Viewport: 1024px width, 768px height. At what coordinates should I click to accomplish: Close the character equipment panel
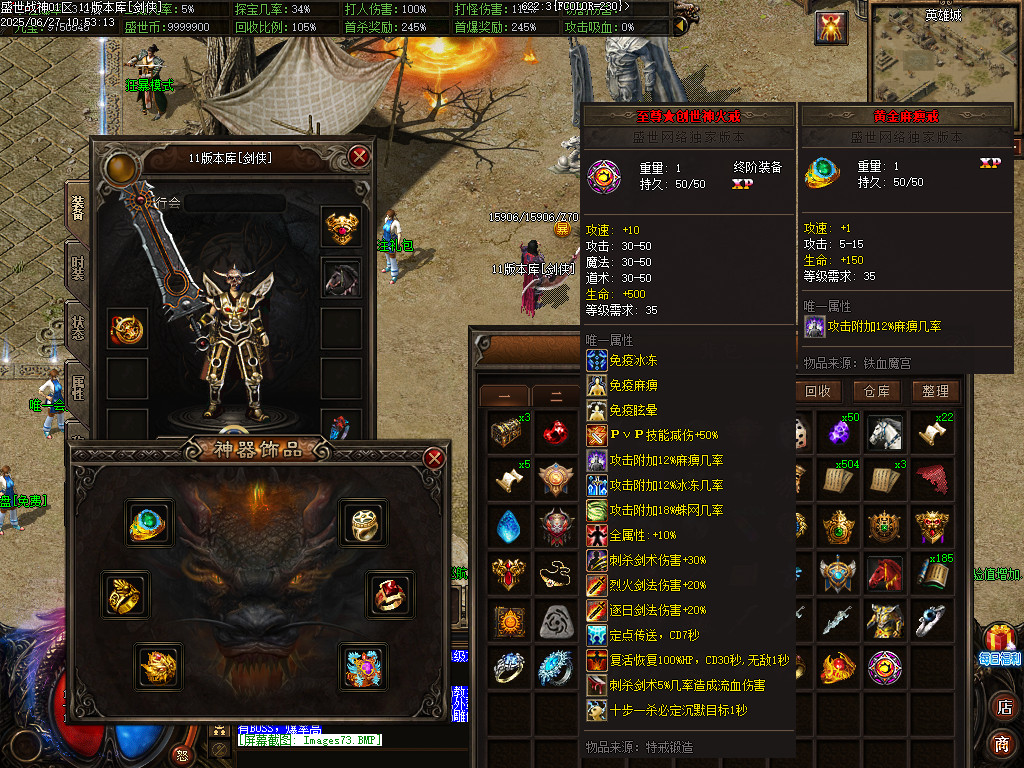[359, 156]
